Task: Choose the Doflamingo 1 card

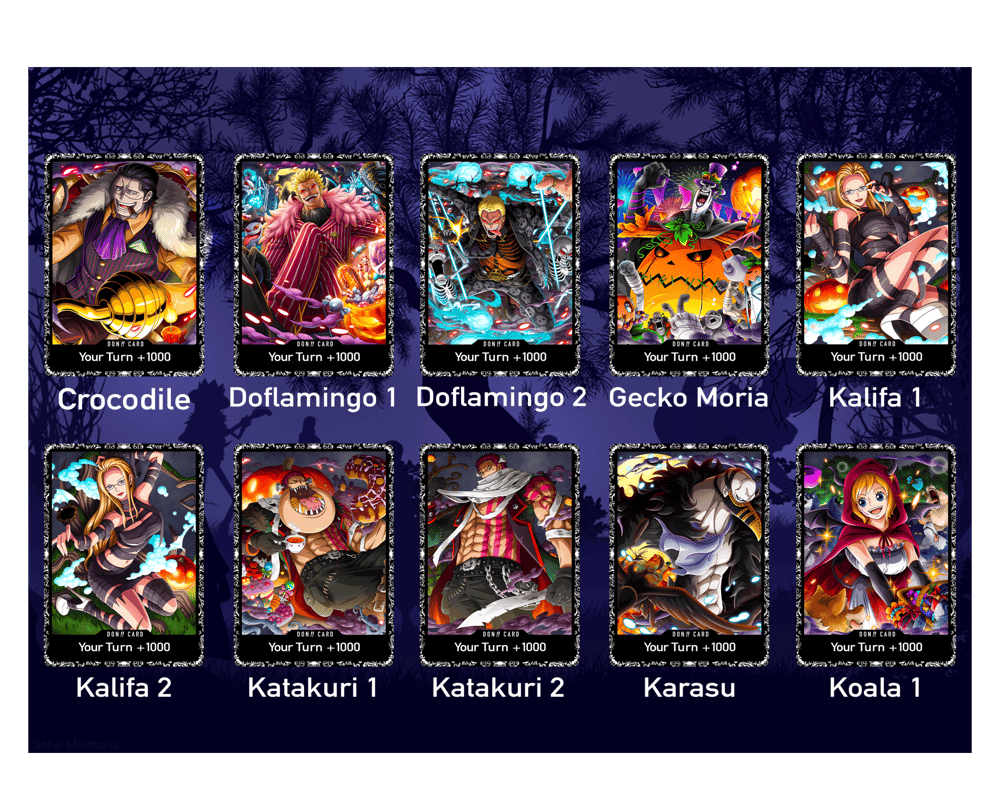Action: coord(313,264)
